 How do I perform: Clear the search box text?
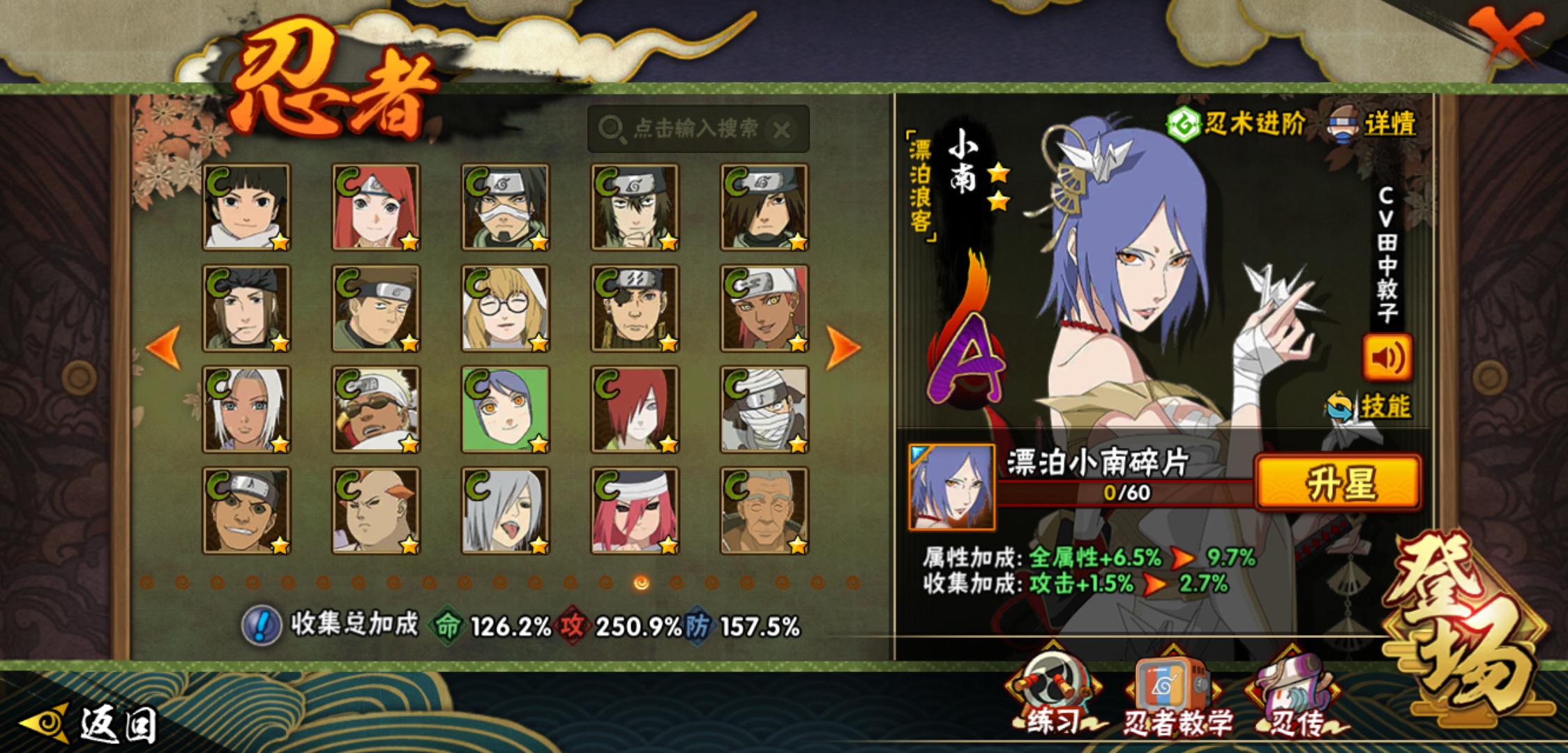[x=783, y=130]
